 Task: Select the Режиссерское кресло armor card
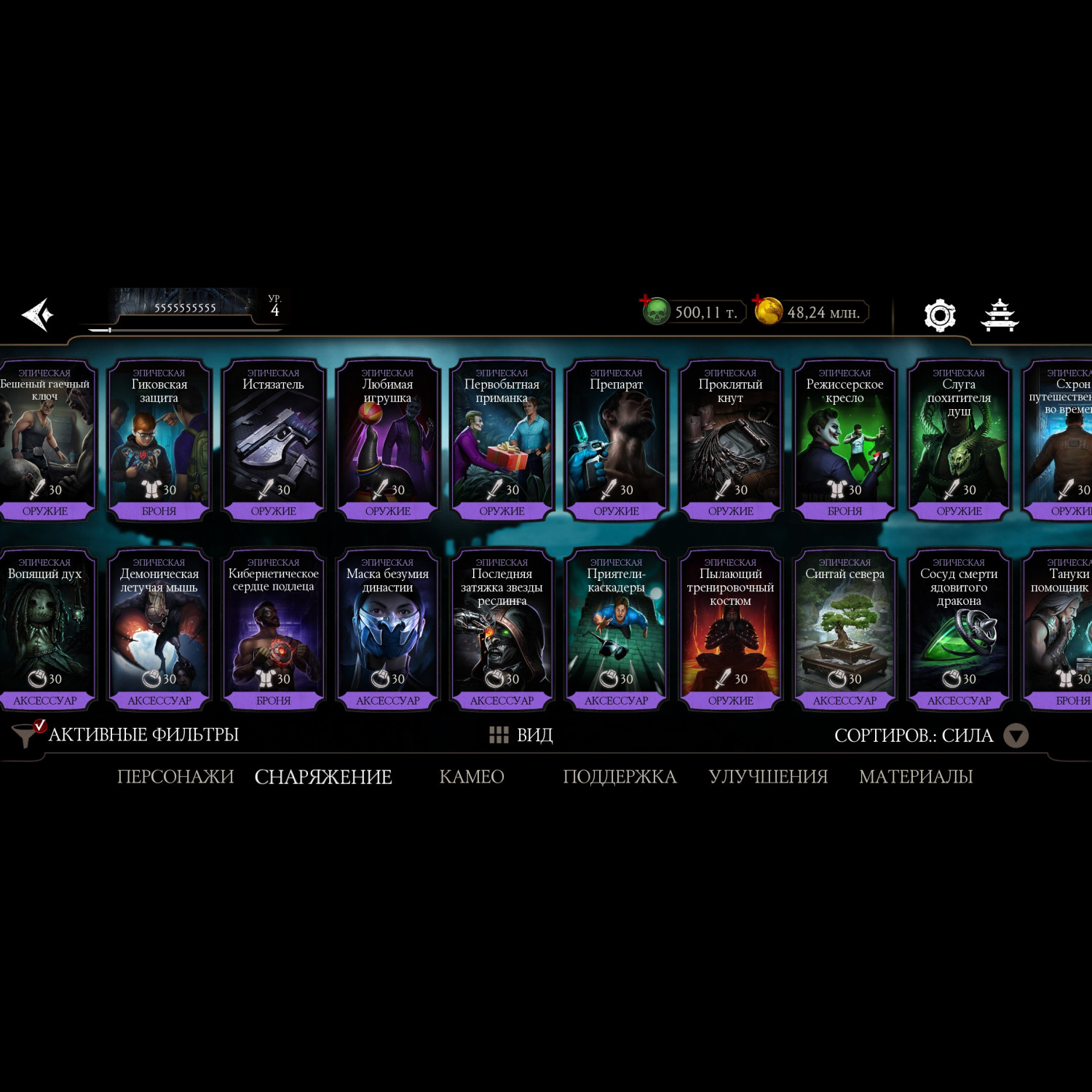pos(845,440)
